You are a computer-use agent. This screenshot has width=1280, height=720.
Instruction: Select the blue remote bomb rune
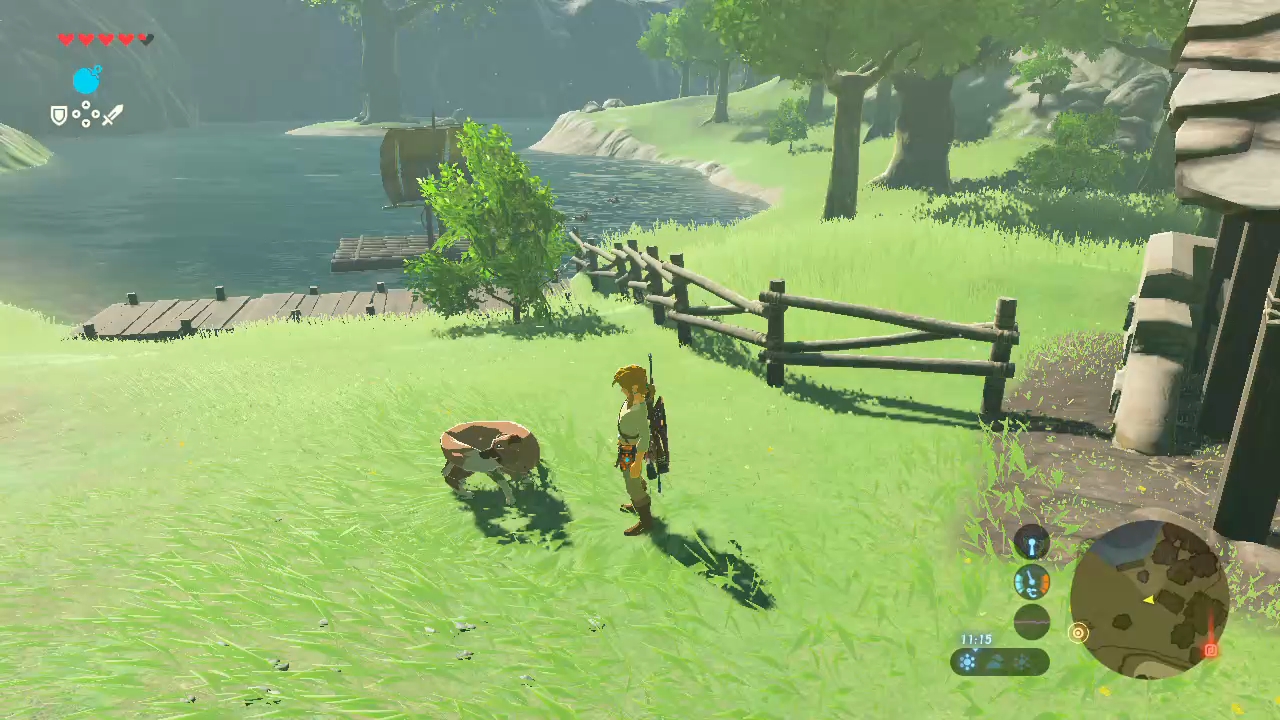87,79
